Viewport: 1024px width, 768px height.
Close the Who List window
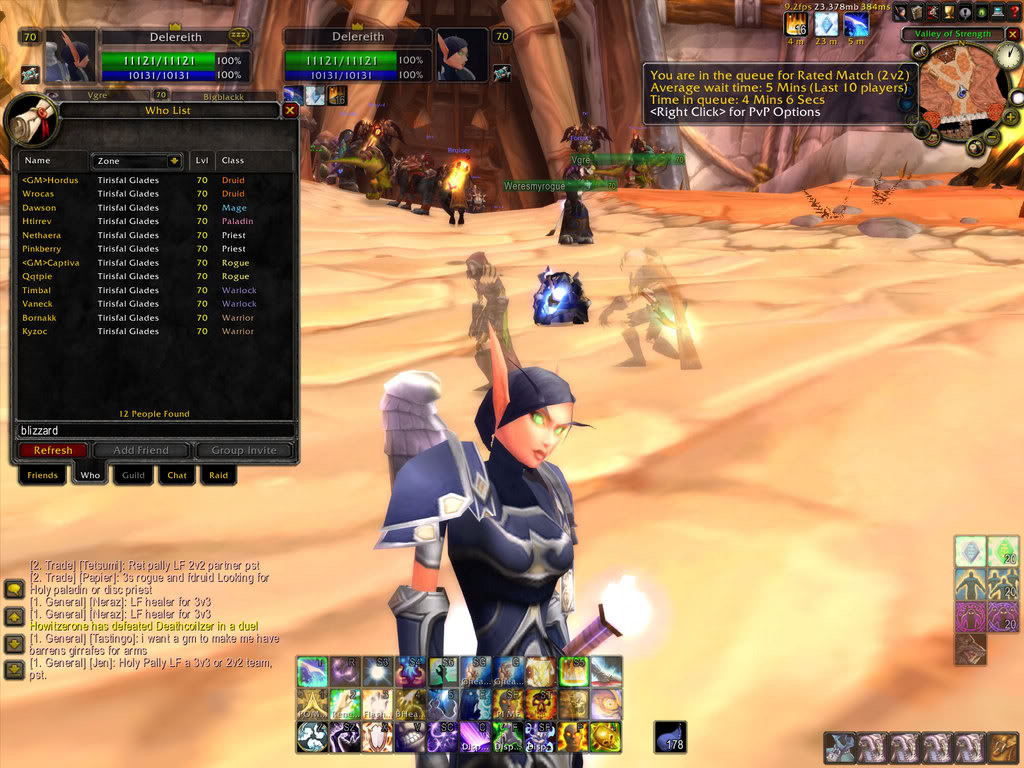(x=290, y=111)
